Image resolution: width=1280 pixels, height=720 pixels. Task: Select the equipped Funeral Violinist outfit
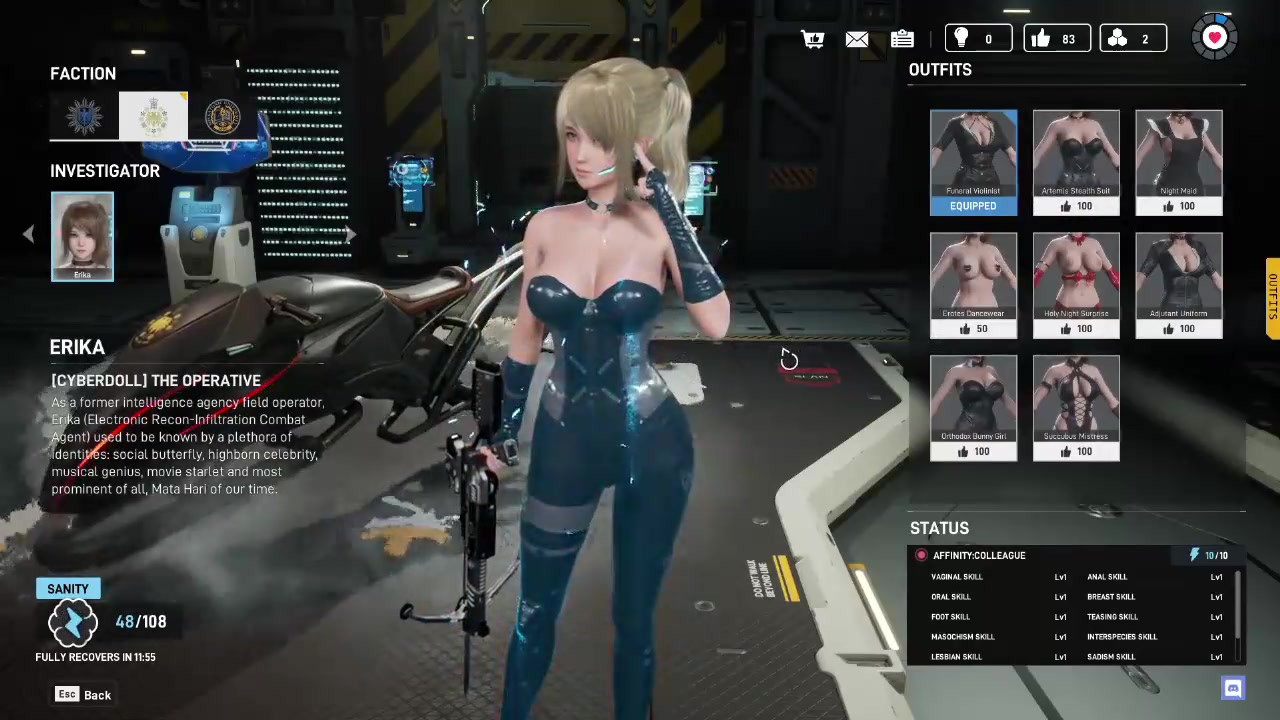pyautogui.click(x=973, y=162)
